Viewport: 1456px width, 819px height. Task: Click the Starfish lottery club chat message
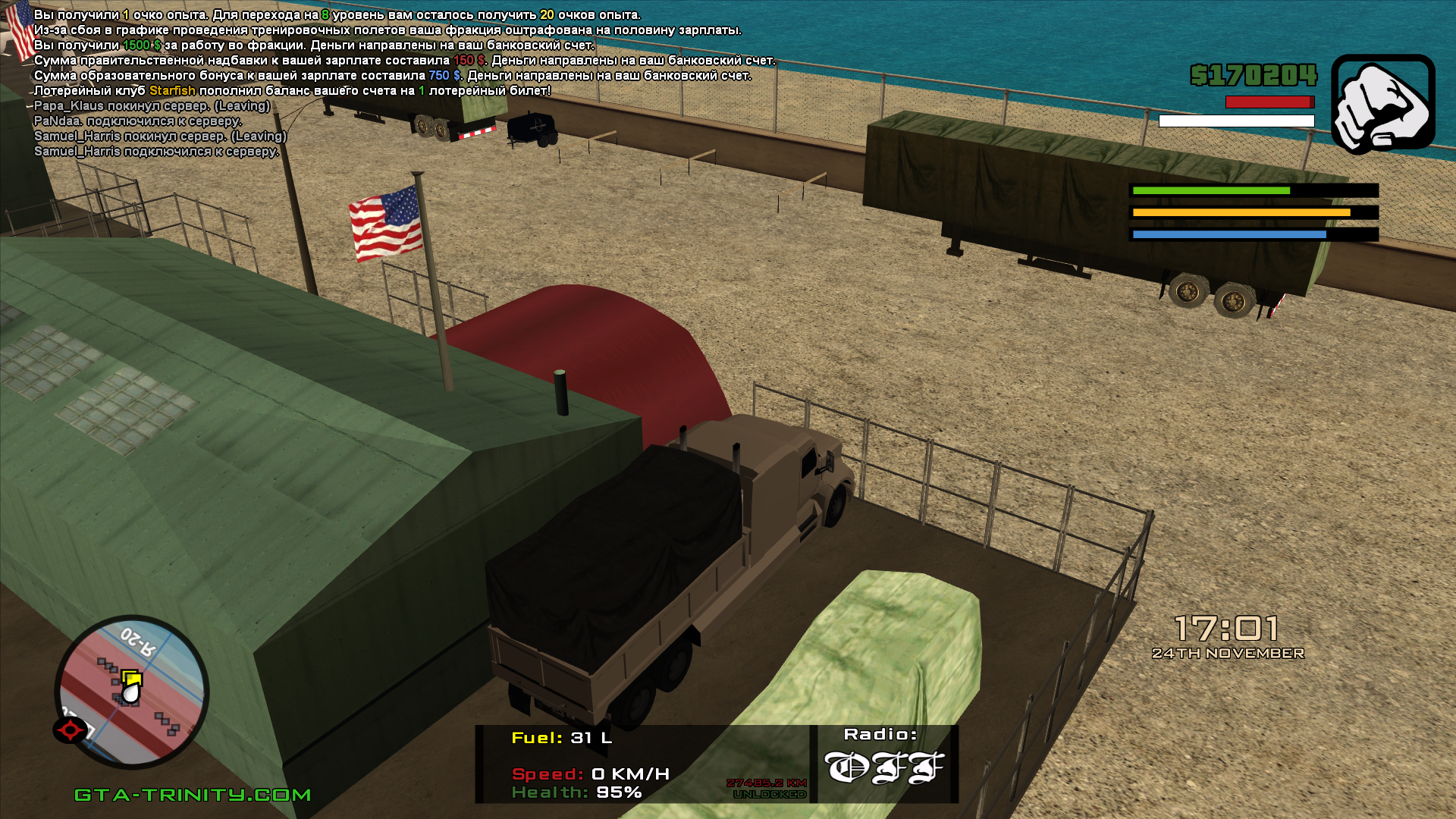click(x=292, y=91)
